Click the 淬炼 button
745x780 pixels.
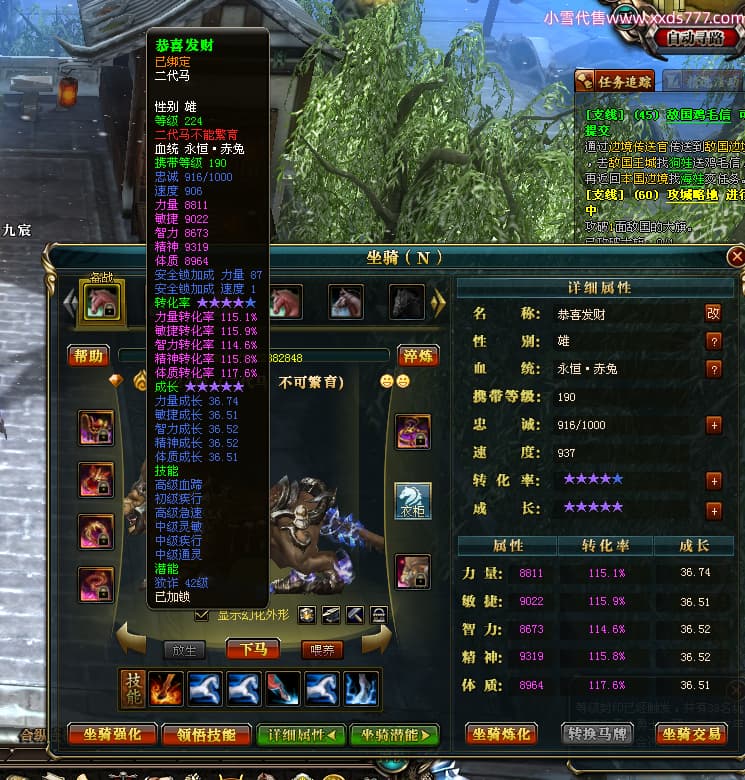pos(416,356)
